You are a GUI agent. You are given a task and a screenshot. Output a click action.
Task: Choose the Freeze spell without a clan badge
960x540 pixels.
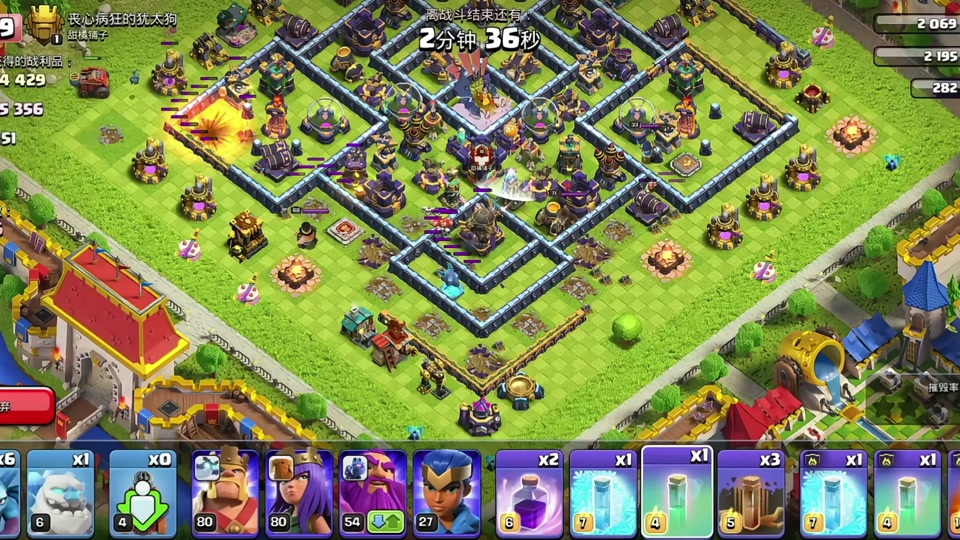click(604, 493)
